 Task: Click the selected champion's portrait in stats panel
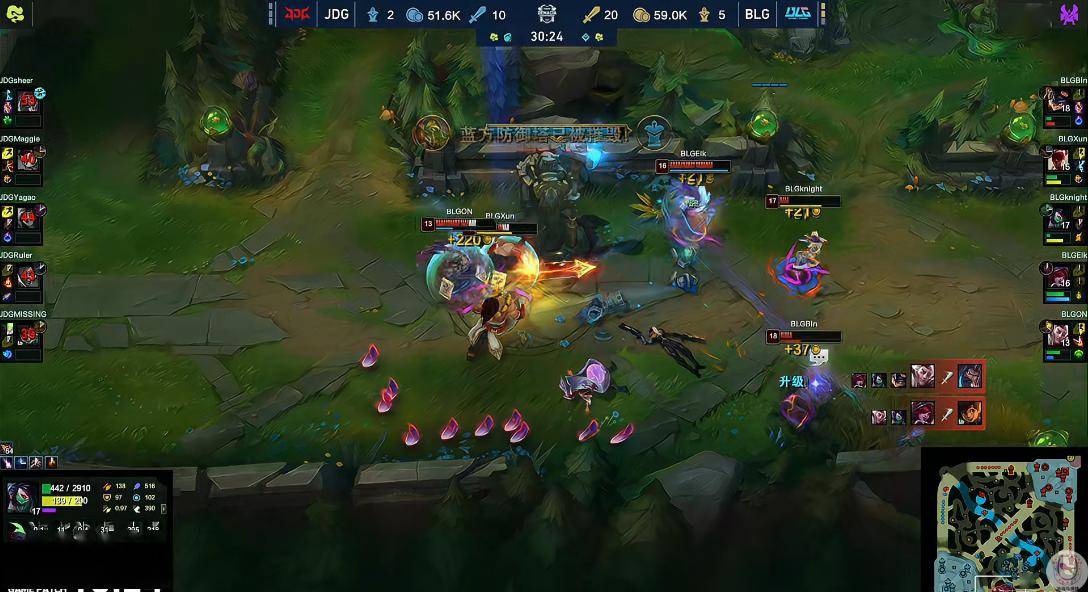pyautogui.click(x=22, y=497)
